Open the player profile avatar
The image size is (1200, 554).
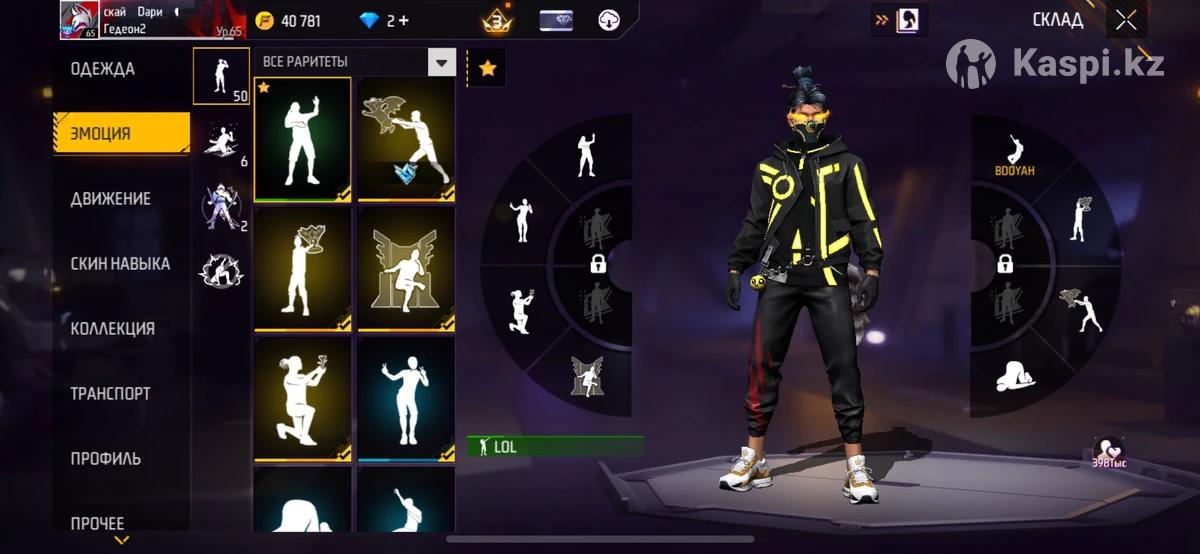tap(79, 20)
